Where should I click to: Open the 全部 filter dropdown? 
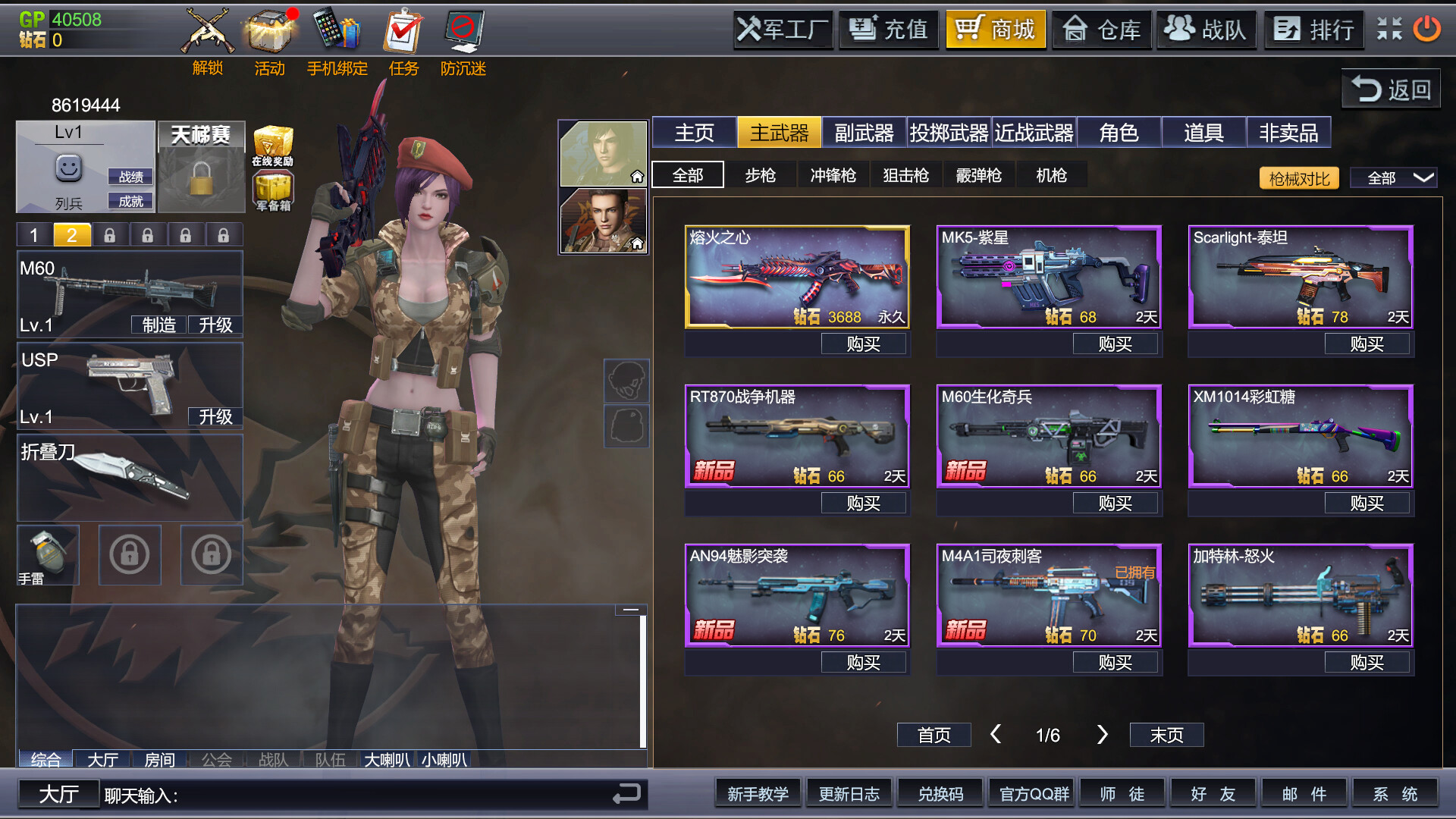coord(1394,177)
